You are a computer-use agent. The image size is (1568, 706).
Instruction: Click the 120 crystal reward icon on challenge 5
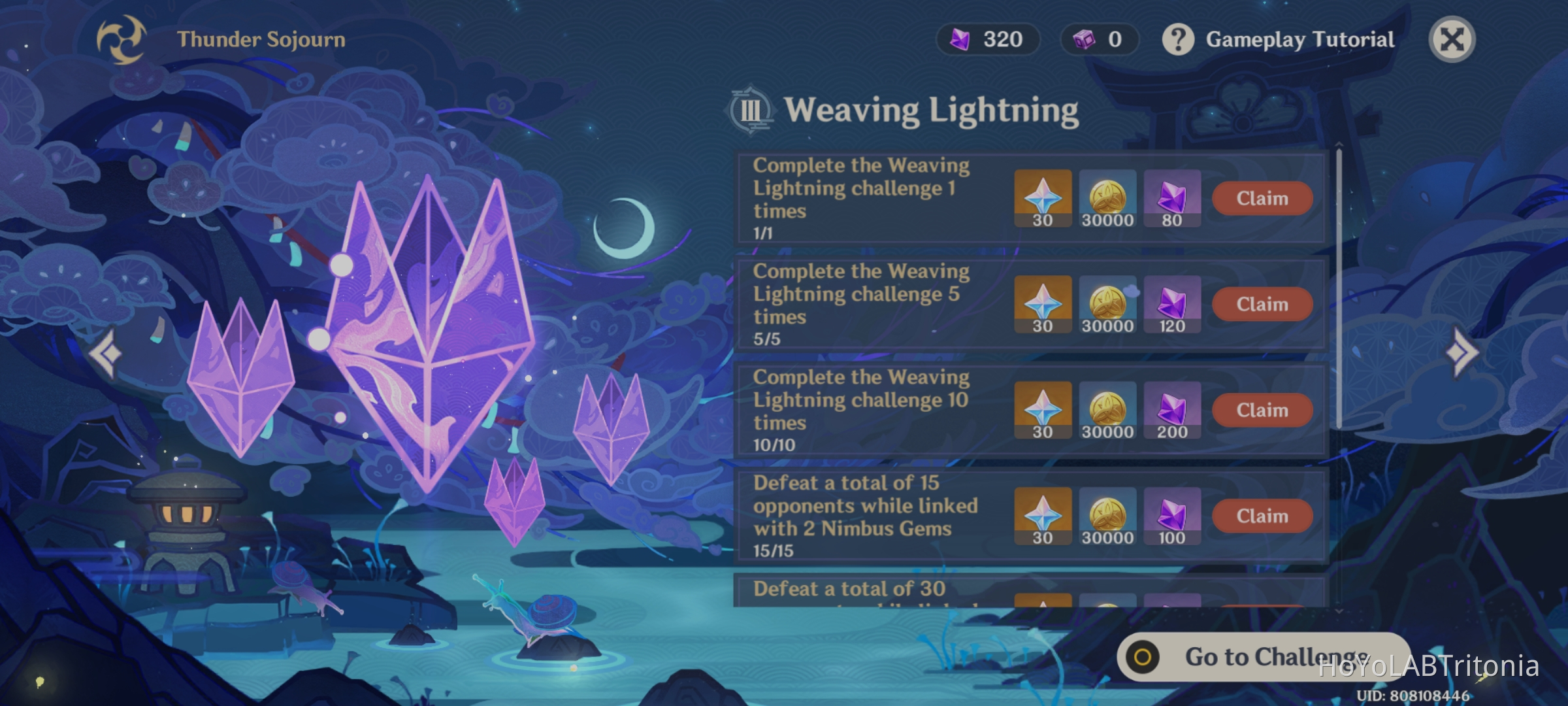pyautogui.click(x=1171, y=304)
